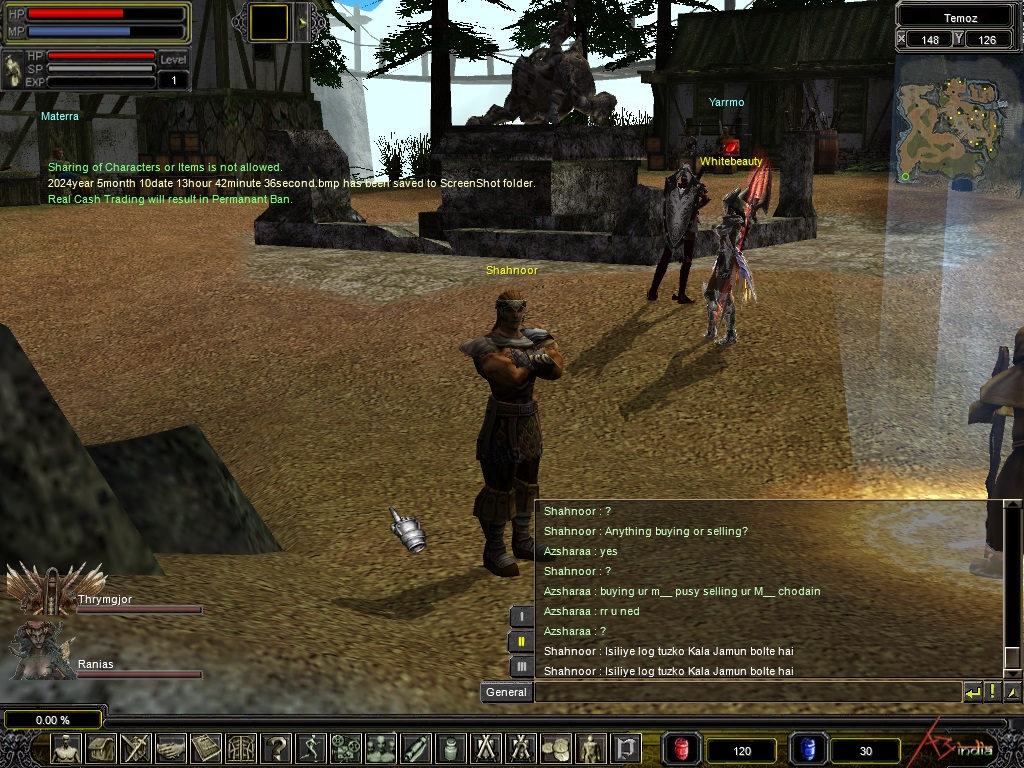1024x768 pixels.
Task: Open the character torso icon in toolbar
Action: [x=67, y=748]
